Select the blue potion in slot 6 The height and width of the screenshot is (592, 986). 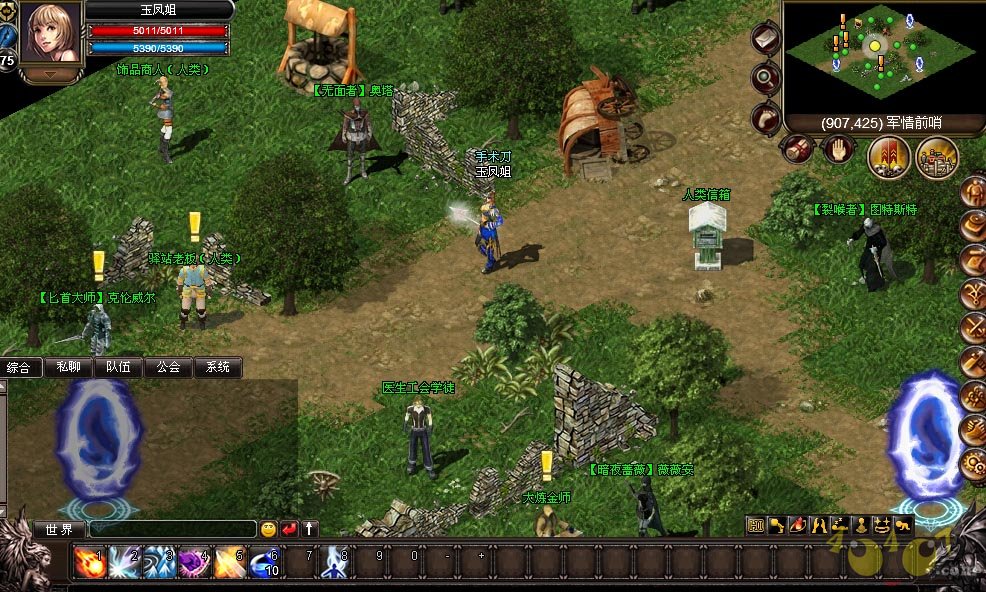tap(265, 563)
